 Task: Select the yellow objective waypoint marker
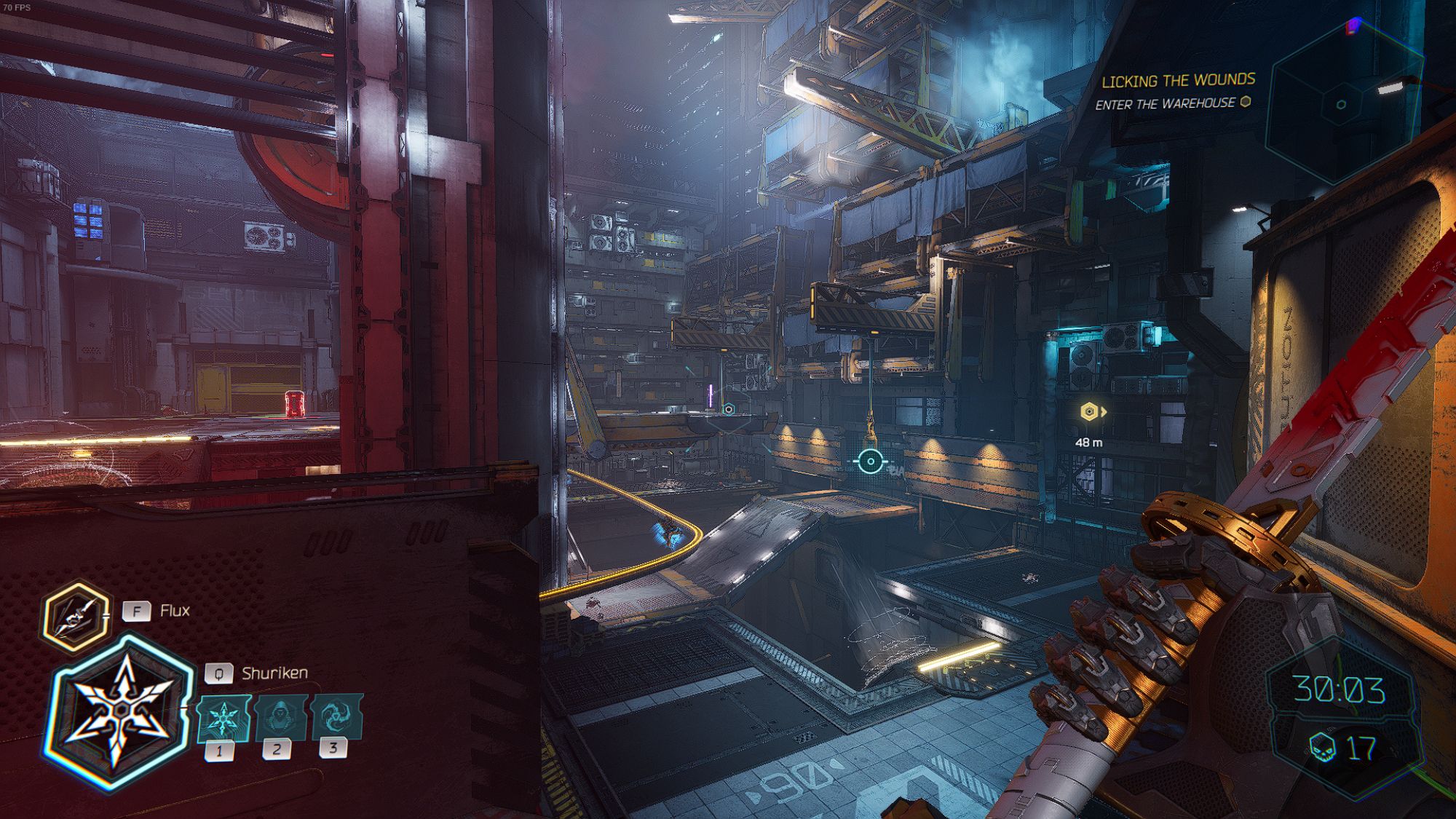click(1089, 412)
